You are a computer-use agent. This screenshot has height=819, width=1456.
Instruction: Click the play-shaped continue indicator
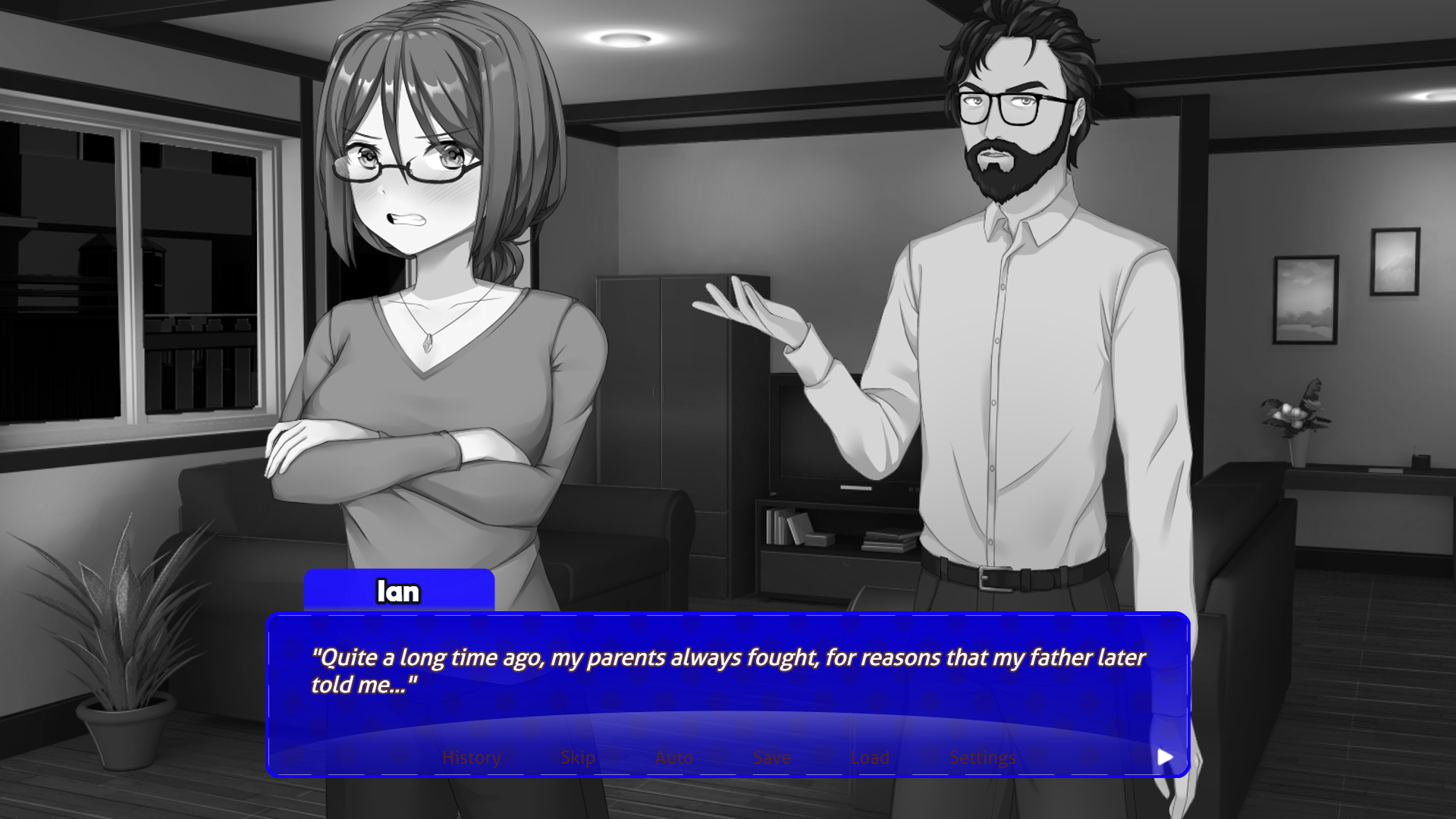click(1166, 756)
